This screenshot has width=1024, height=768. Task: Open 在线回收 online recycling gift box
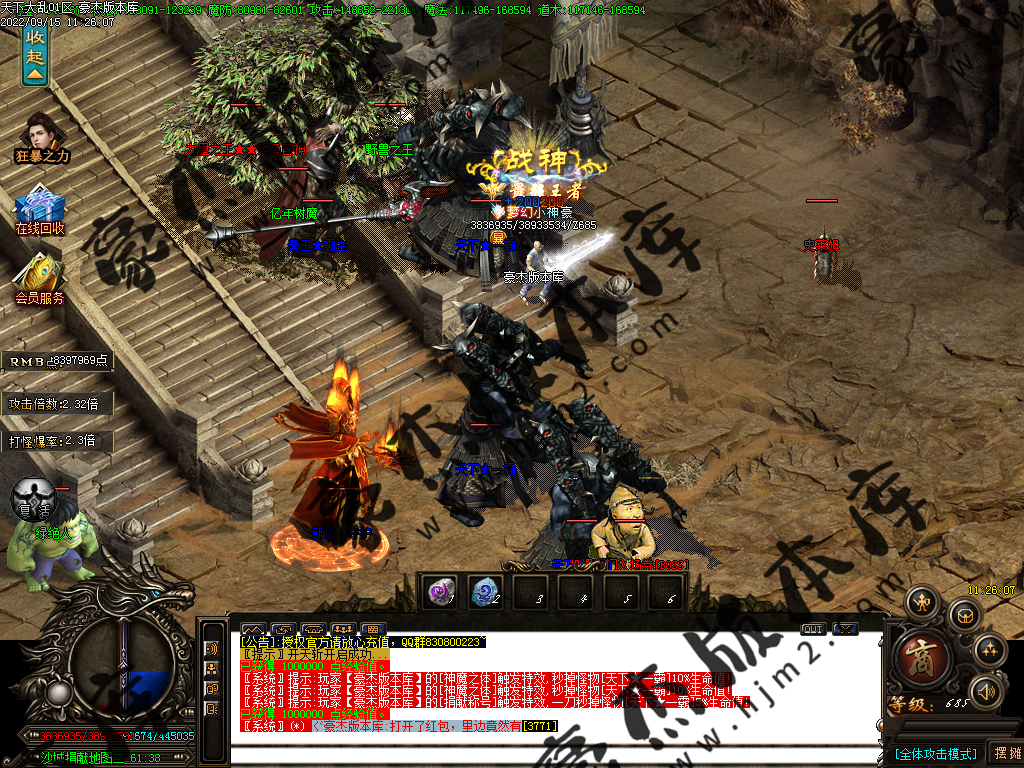point(40,208)
